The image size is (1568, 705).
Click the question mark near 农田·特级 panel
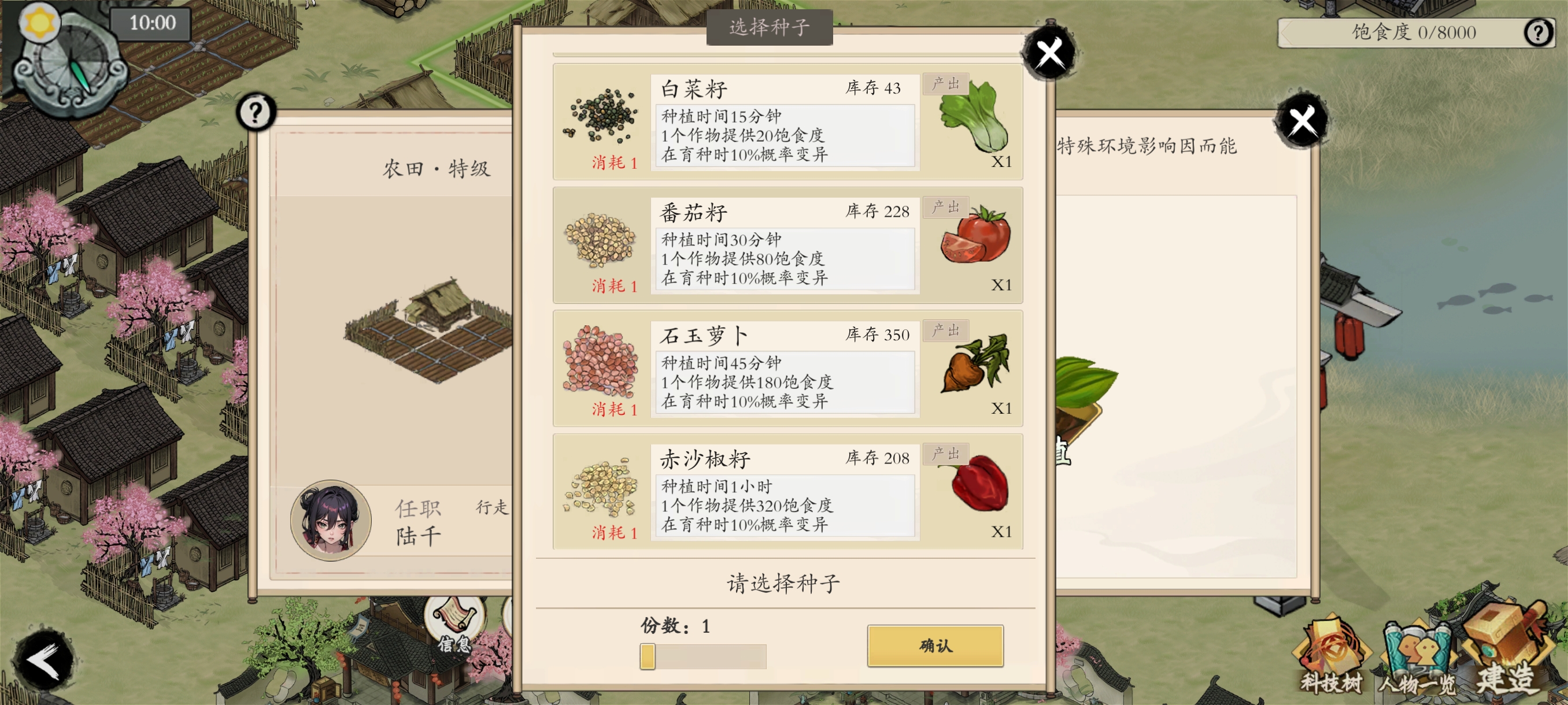tap(256, 112)
